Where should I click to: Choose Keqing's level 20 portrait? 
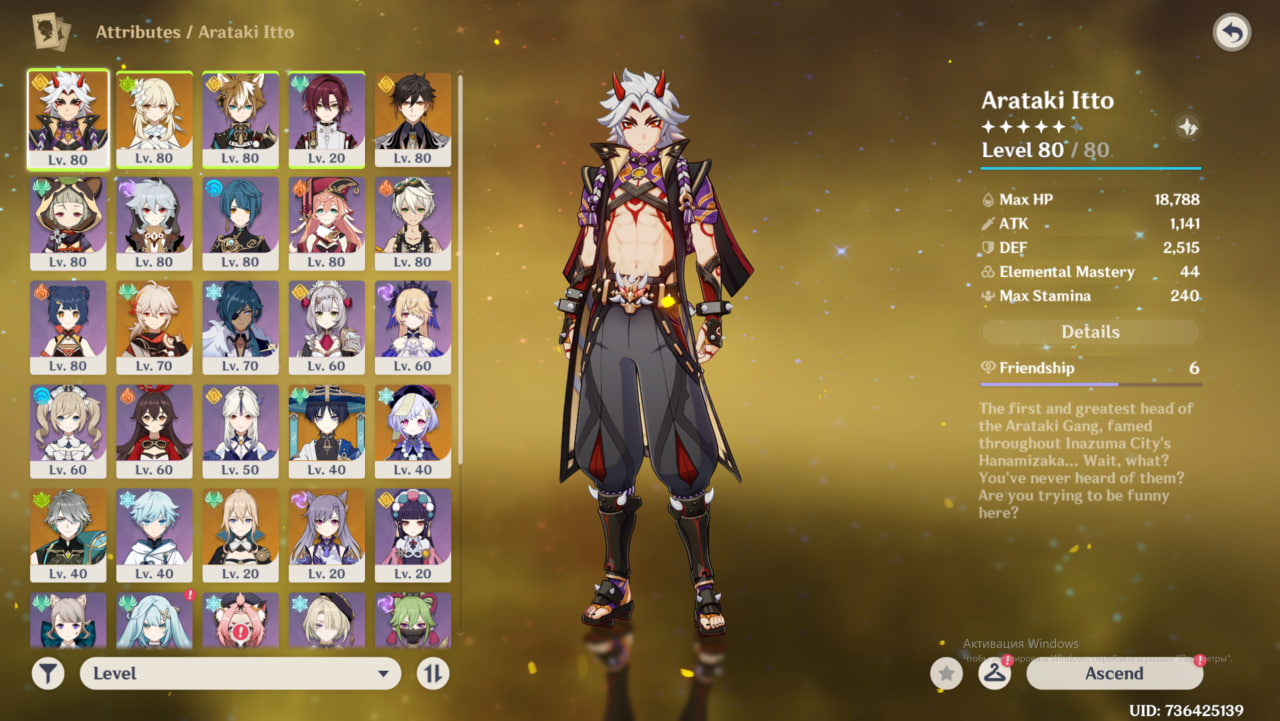327,534
